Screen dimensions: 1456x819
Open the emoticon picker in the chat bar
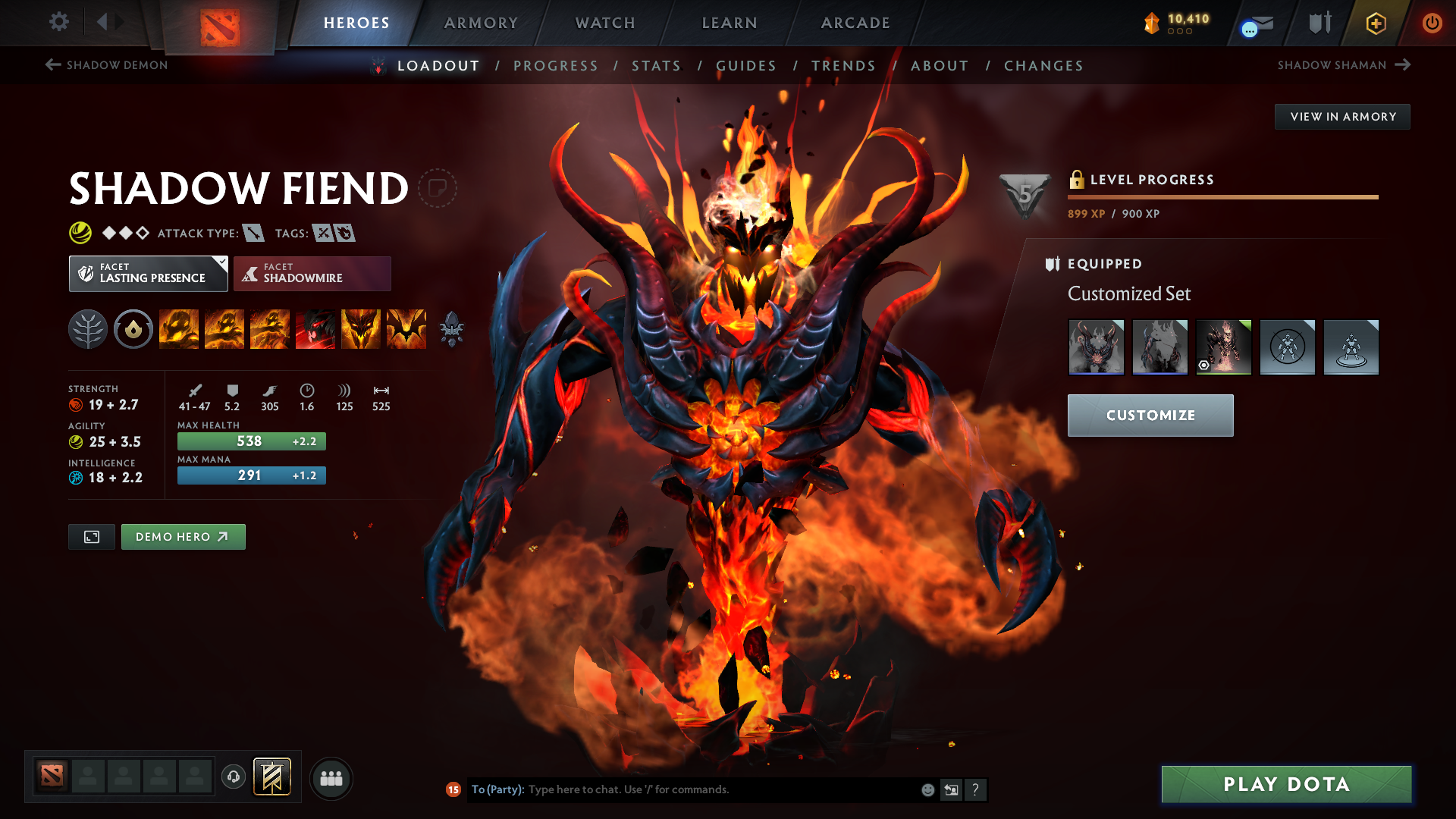point(927,789)
